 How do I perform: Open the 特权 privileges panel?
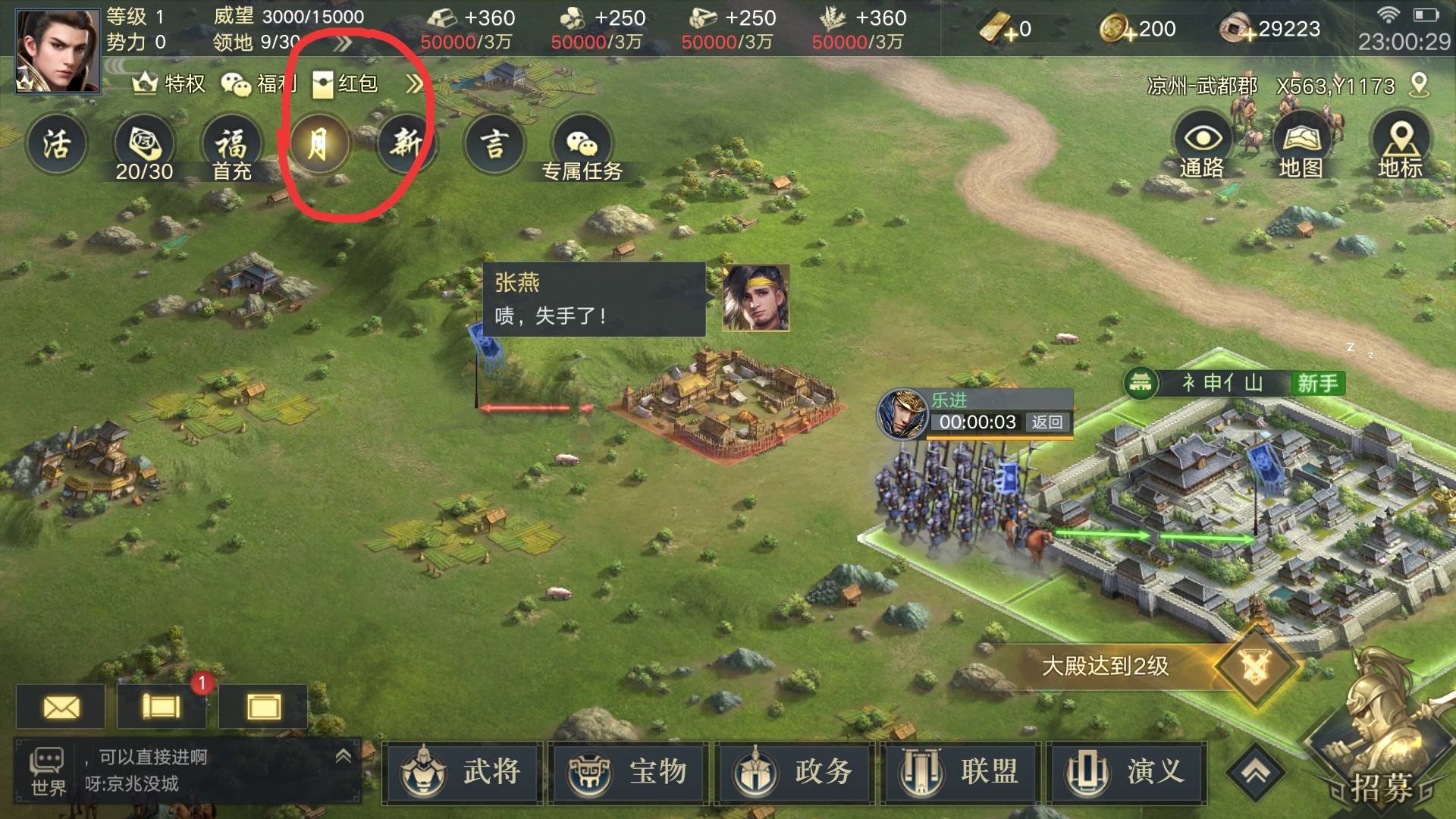[x=169, y=83]
